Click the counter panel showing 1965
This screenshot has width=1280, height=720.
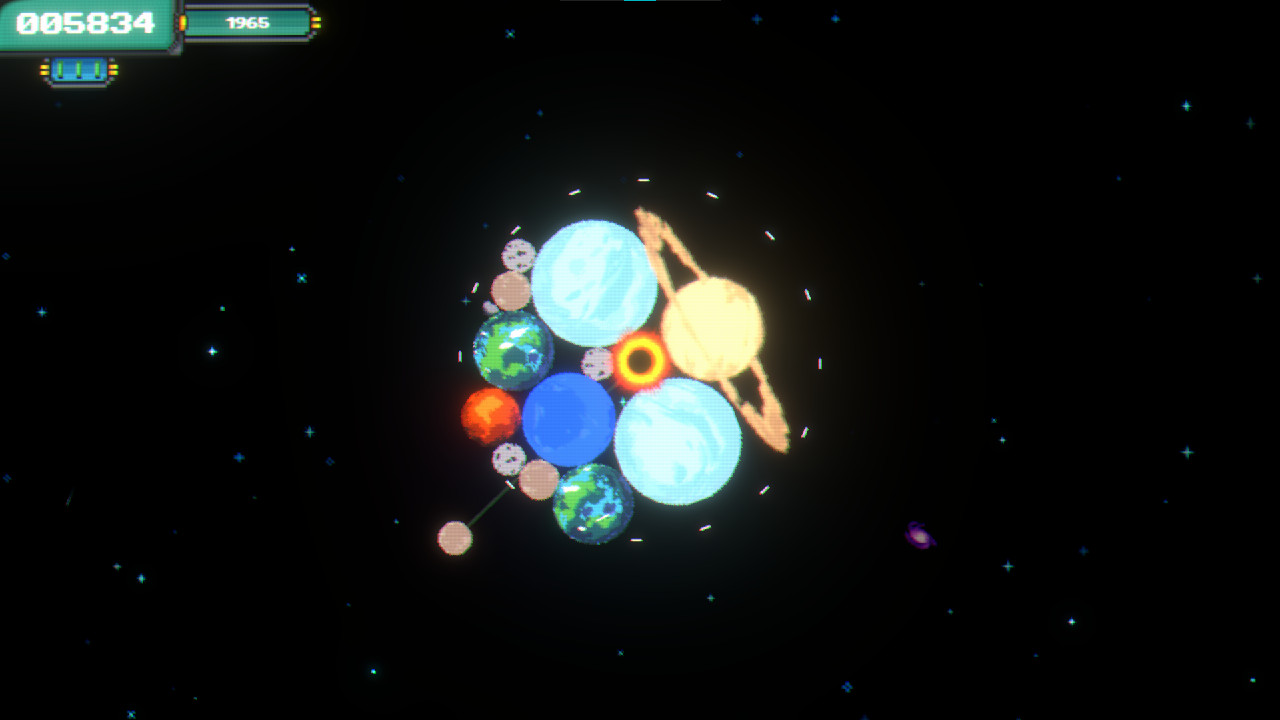click(245, 22)
